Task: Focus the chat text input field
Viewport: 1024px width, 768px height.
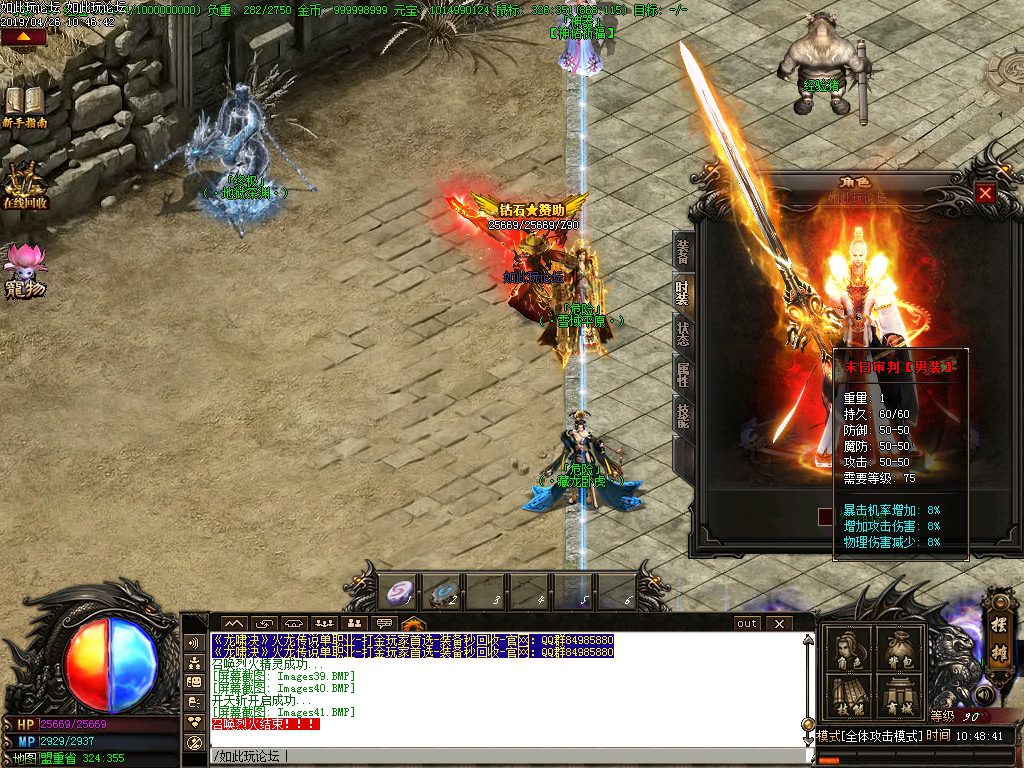Action: pos(500,756)
